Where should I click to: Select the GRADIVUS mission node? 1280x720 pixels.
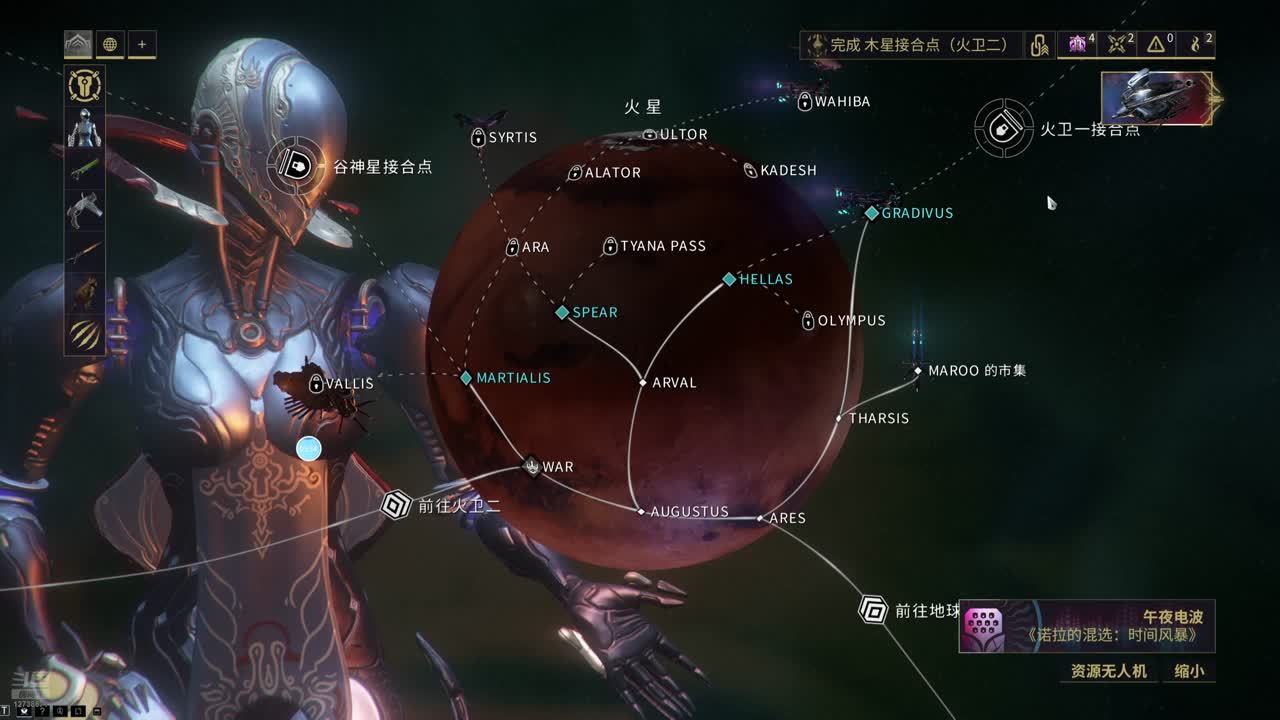pos(872,213)
